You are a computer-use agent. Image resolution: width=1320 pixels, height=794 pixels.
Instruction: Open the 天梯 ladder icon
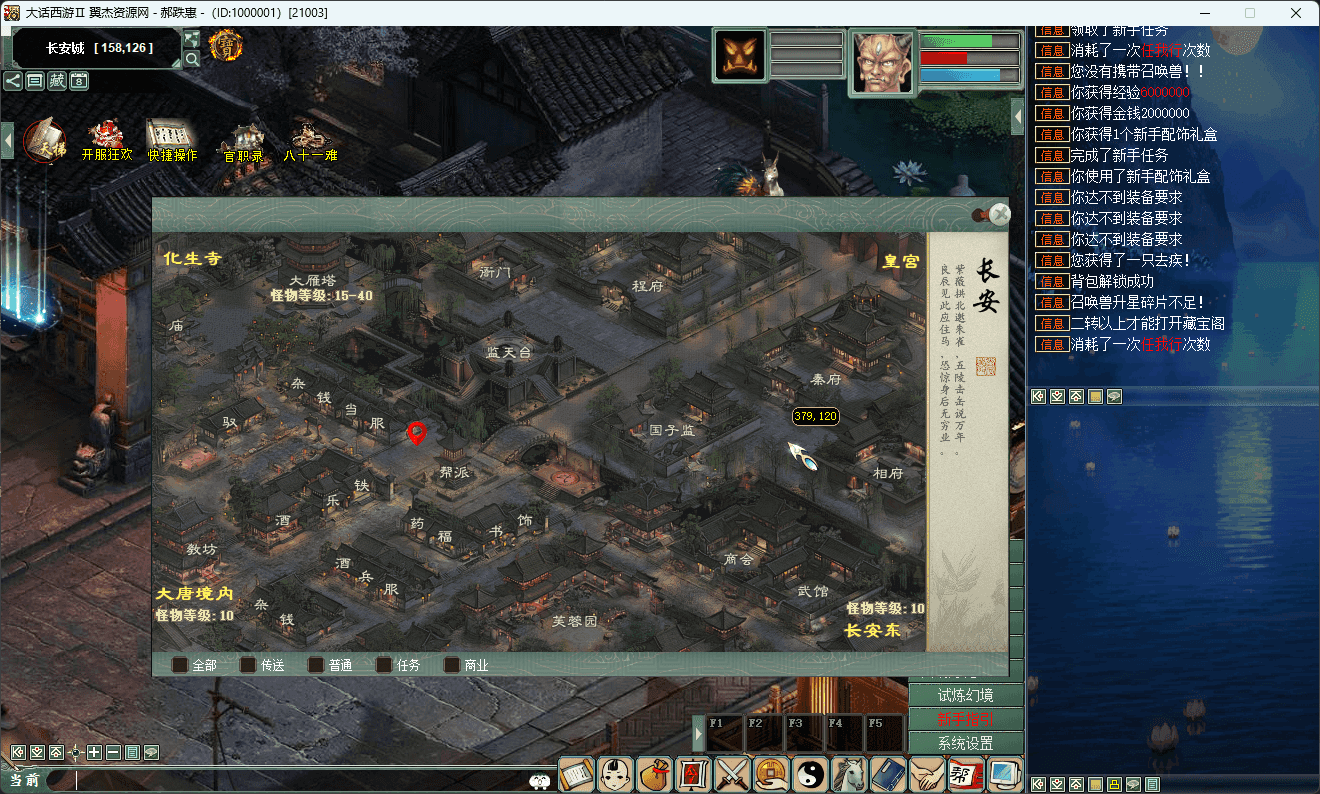pyautogui.click(x=45, y=139)
